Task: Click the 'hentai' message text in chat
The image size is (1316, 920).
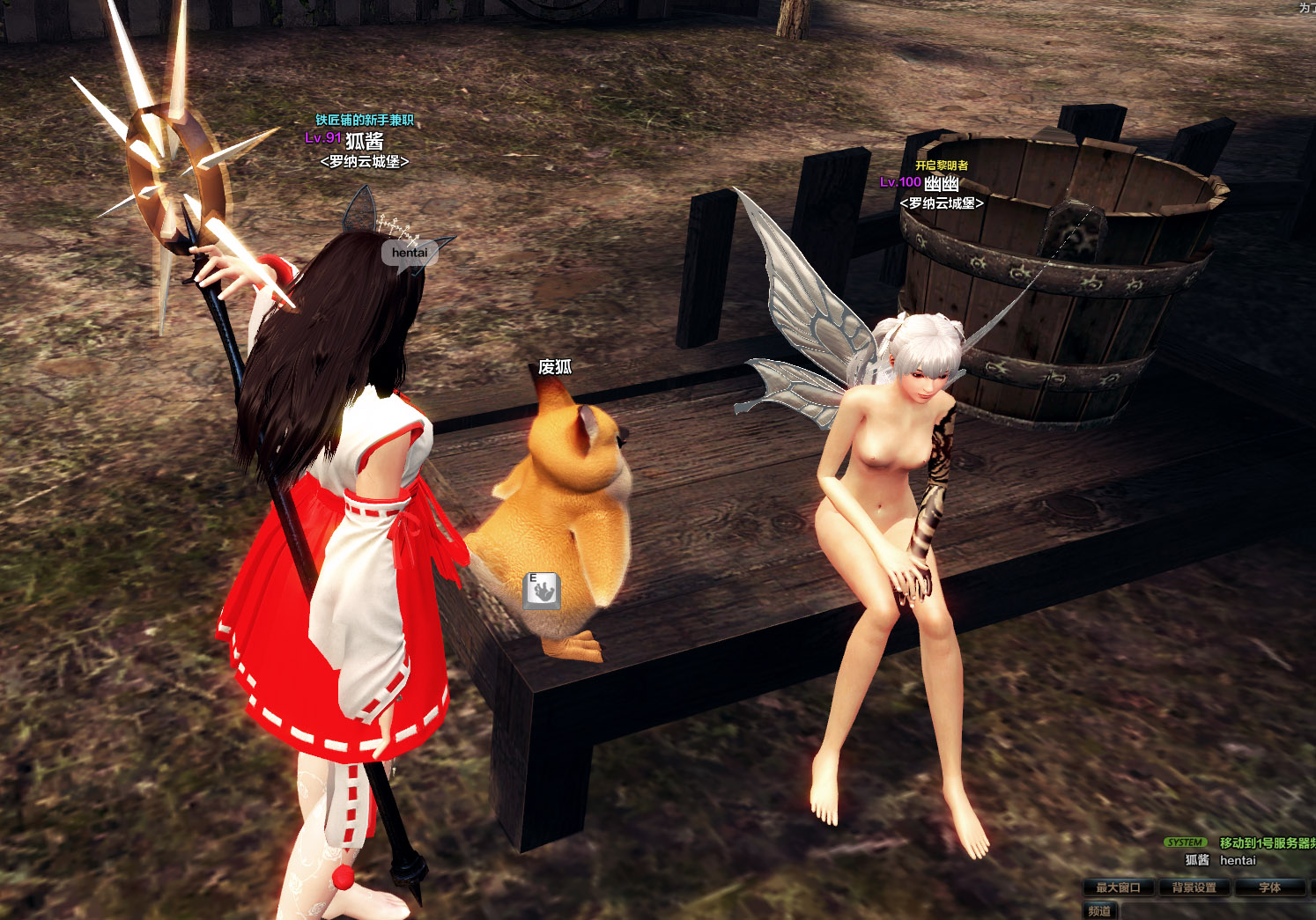Action: point(1237,860)
